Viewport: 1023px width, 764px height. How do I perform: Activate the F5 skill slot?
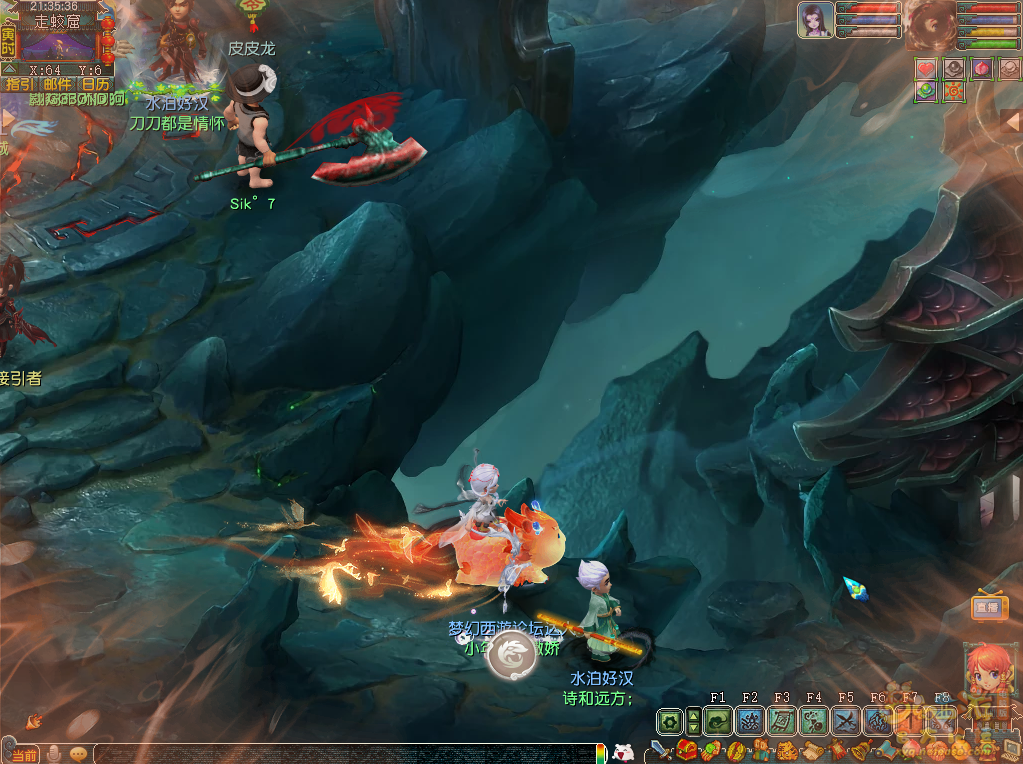(x=846, y=721)
